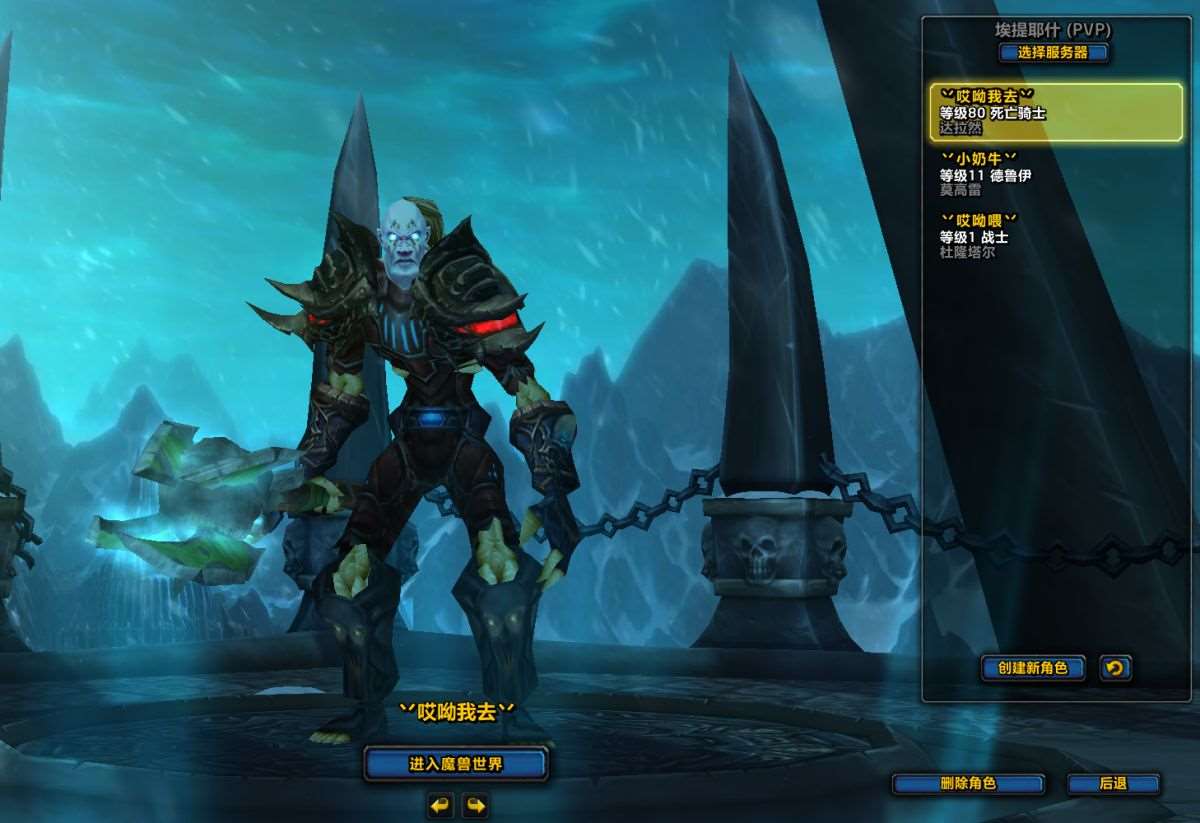Rotate character with the left arrow button
Viewport: 1200px width, 823px height.
441,805
